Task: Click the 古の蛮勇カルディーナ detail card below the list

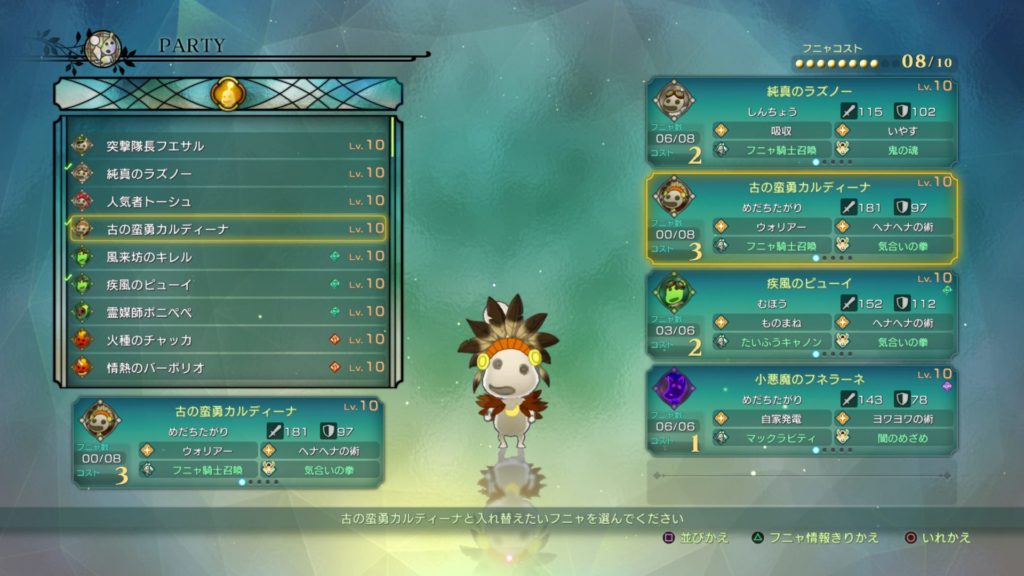Action: (228, 442)
